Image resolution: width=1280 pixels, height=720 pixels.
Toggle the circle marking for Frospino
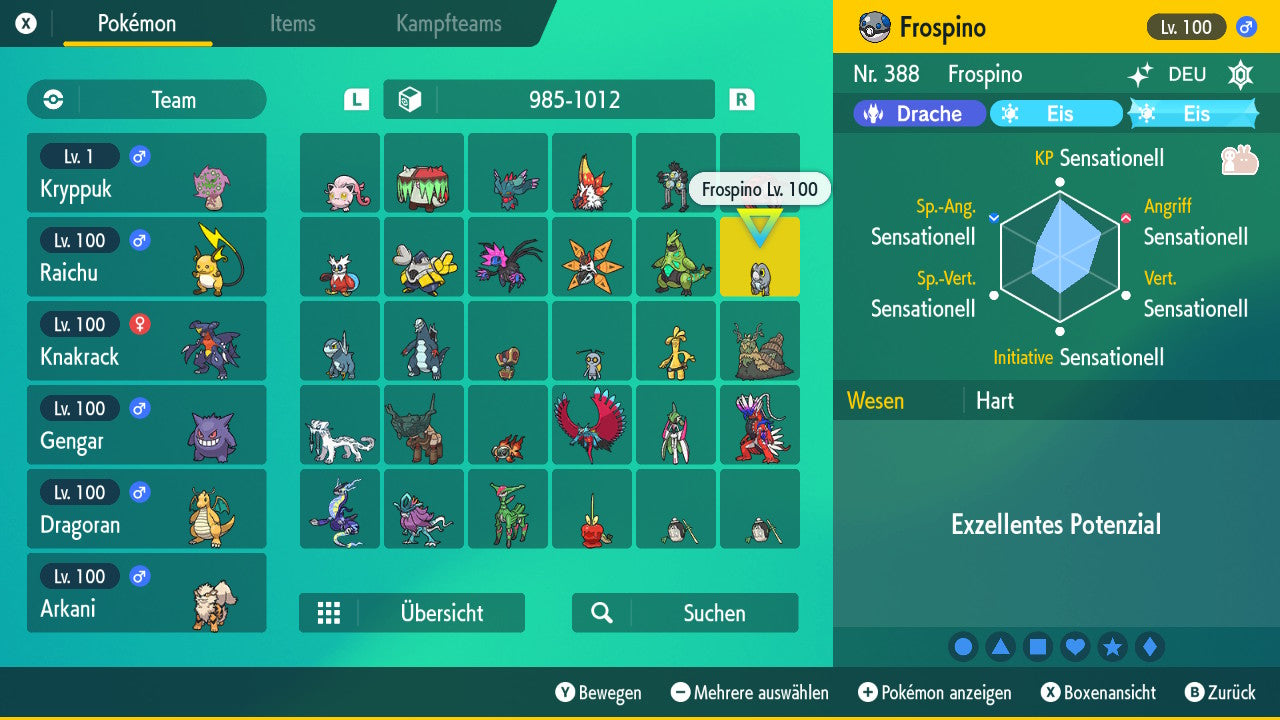point(963,647)
